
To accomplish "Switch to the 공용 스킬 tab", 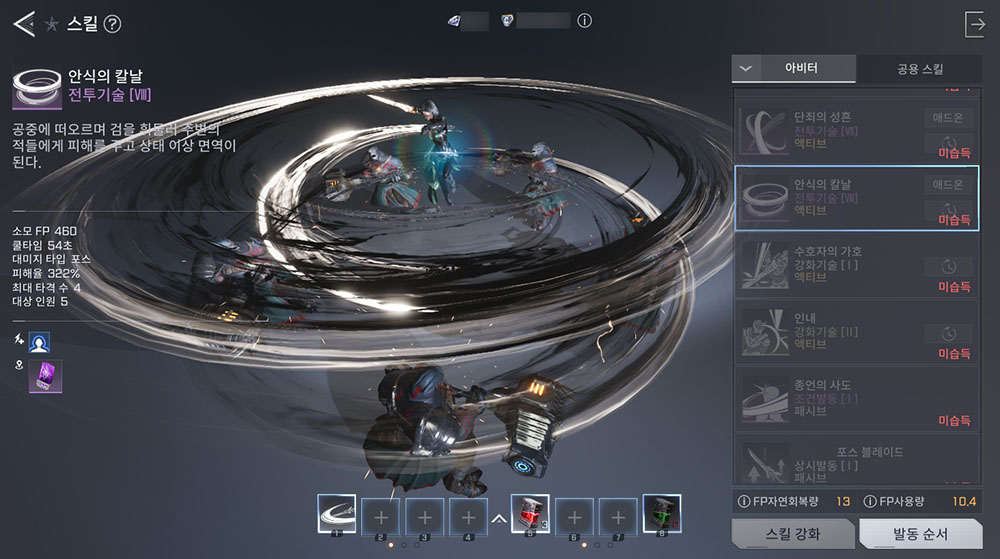I will pos(919,68).
